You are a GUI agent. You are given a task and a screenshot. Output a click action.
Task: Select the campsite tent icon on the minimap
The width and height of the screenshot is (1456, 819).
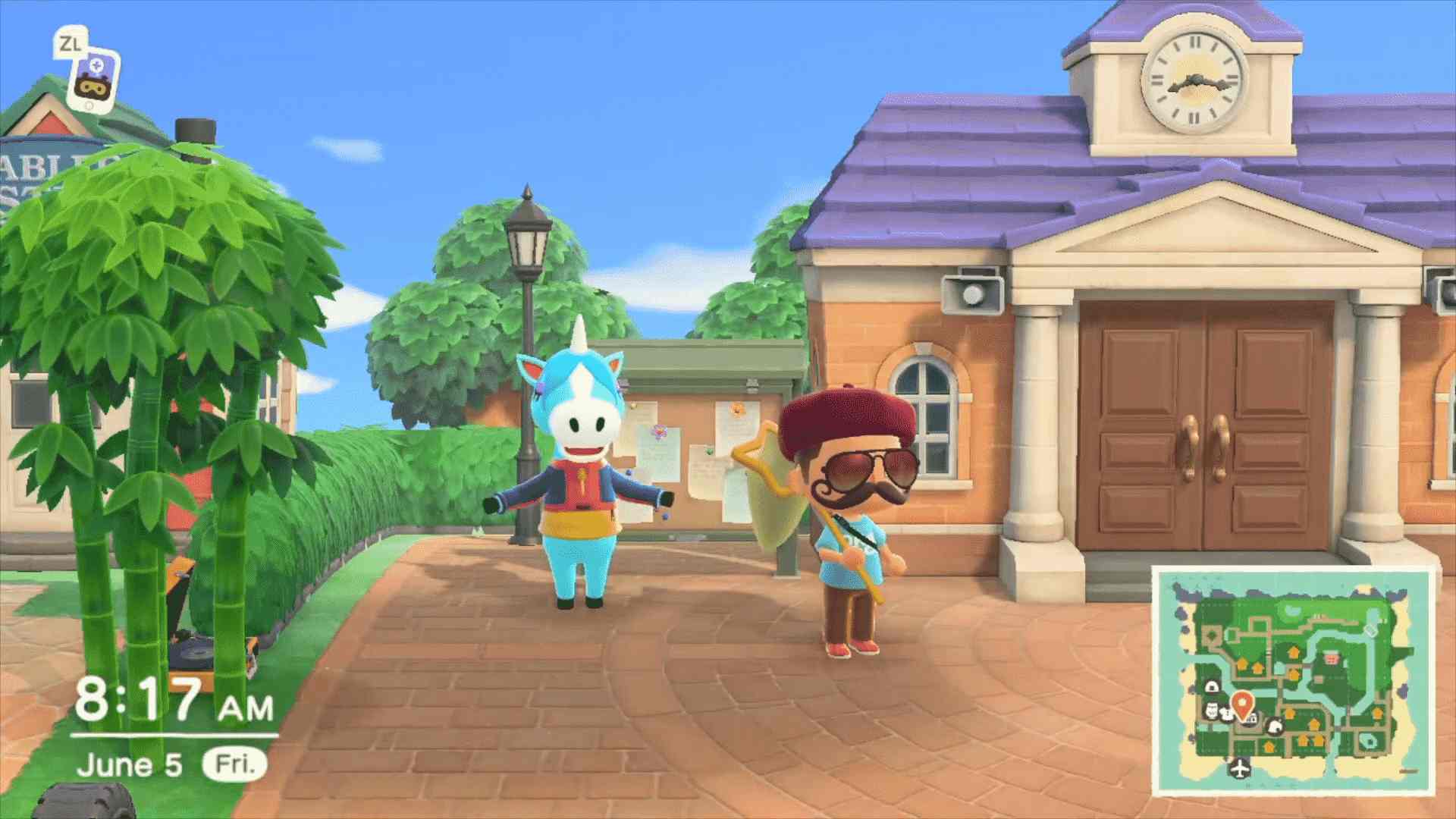tap(1275, 727)
